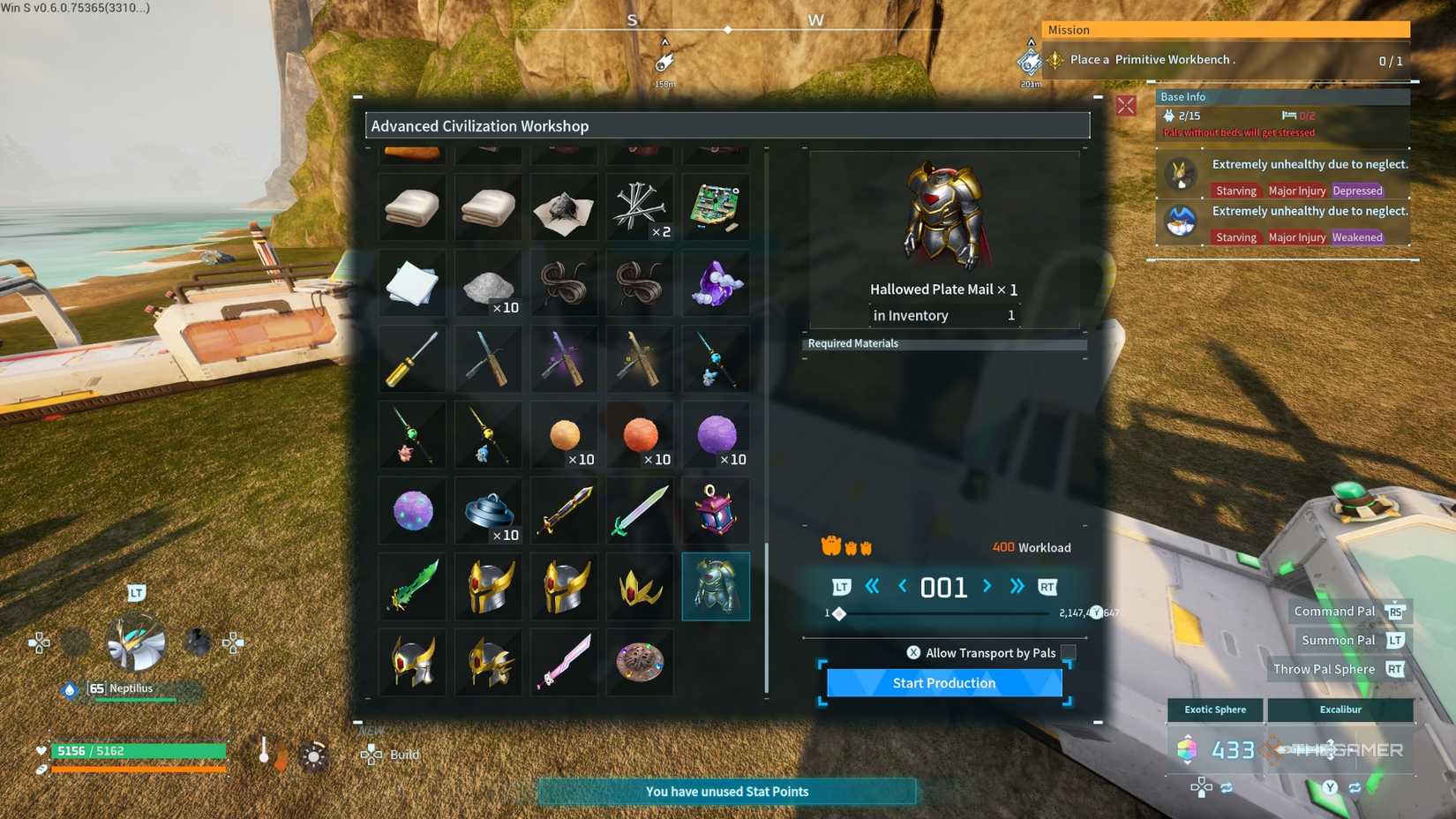The width and height of the screenshot is (1456, 819).
Task: Switch to the Excalibur slot
Action: (x=1340, y=710)
